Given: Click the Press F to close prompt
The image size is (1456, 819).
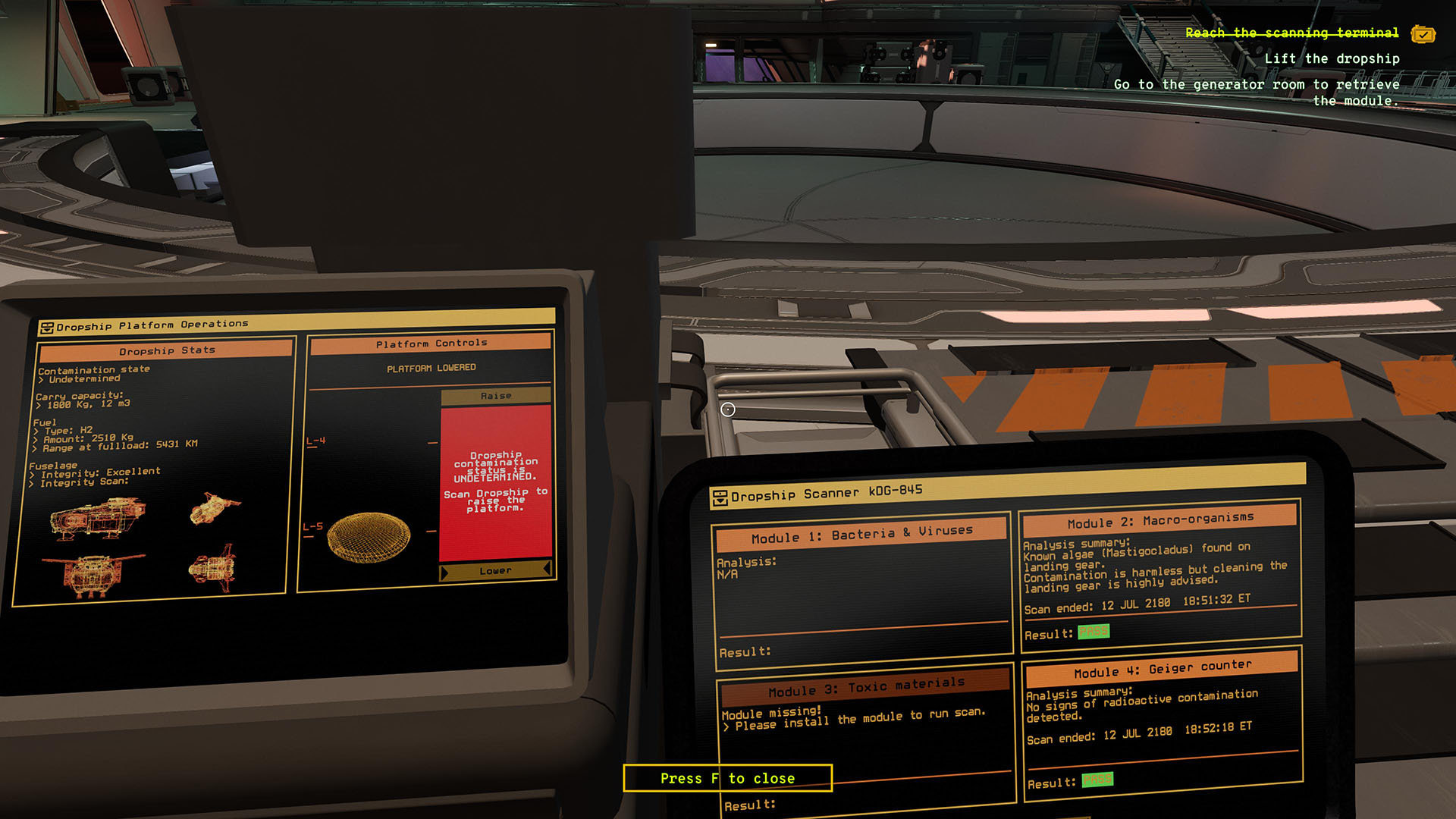Looking at the screenshot, I should coord(727,778).
